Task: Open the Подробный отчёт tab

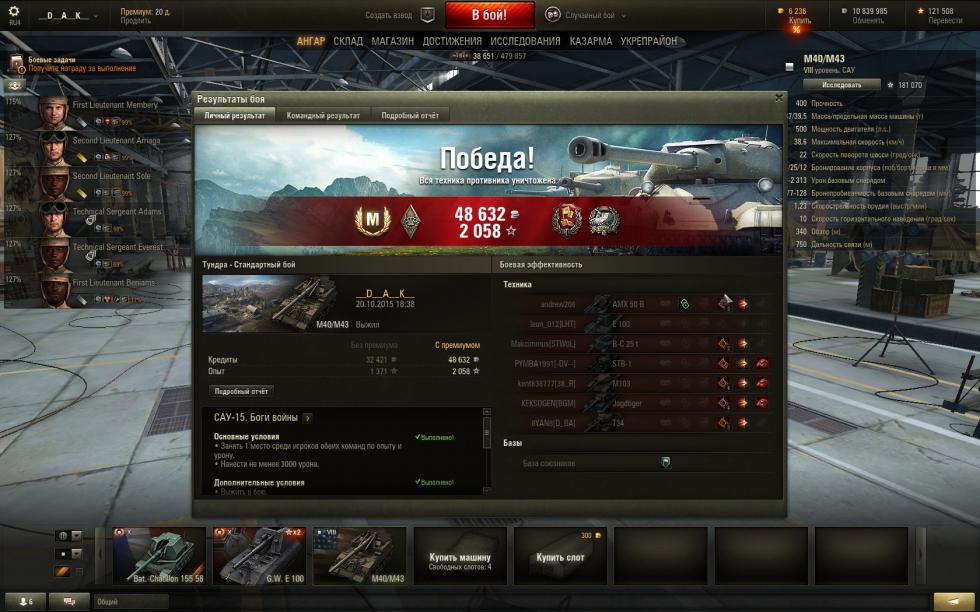Action: coord(410,115)
